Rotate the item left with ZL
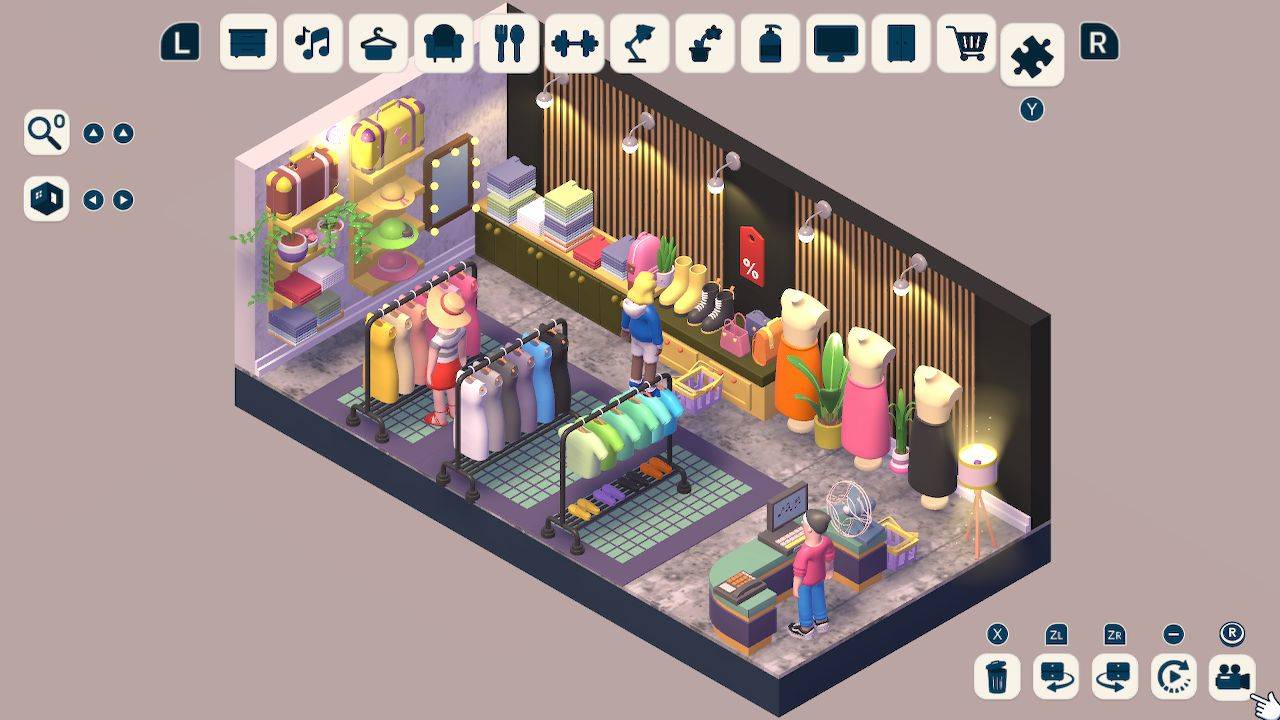 click(1056, 677)
